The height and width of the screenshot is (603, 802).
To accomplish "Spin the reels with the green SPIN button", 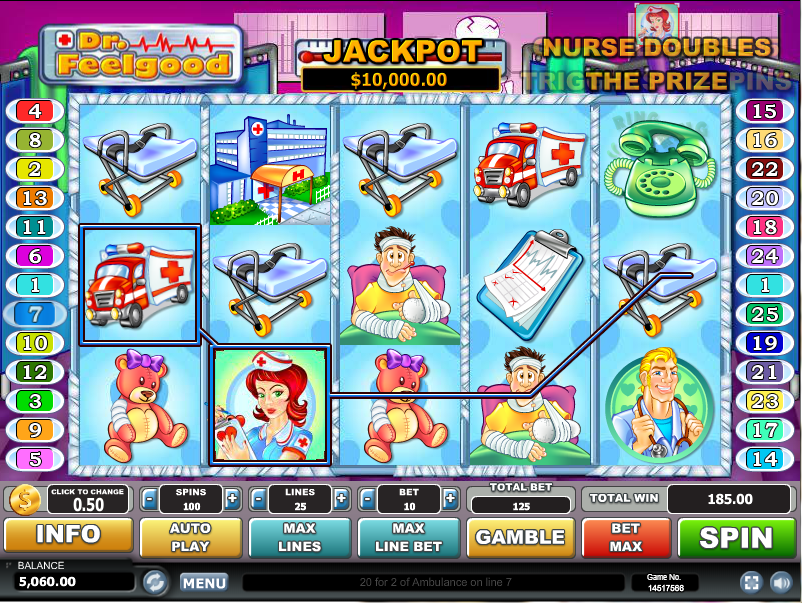I will [x=738, y=538].
